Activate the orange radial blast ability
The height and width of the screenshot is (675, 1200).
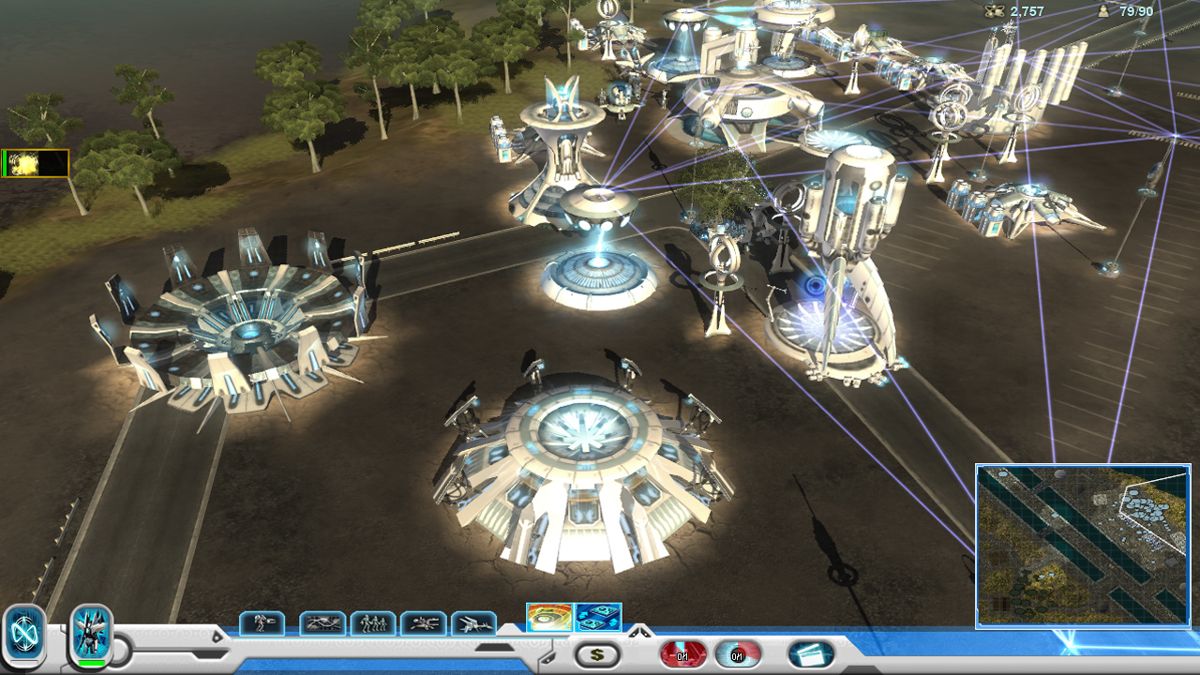(x=549, y=617)
